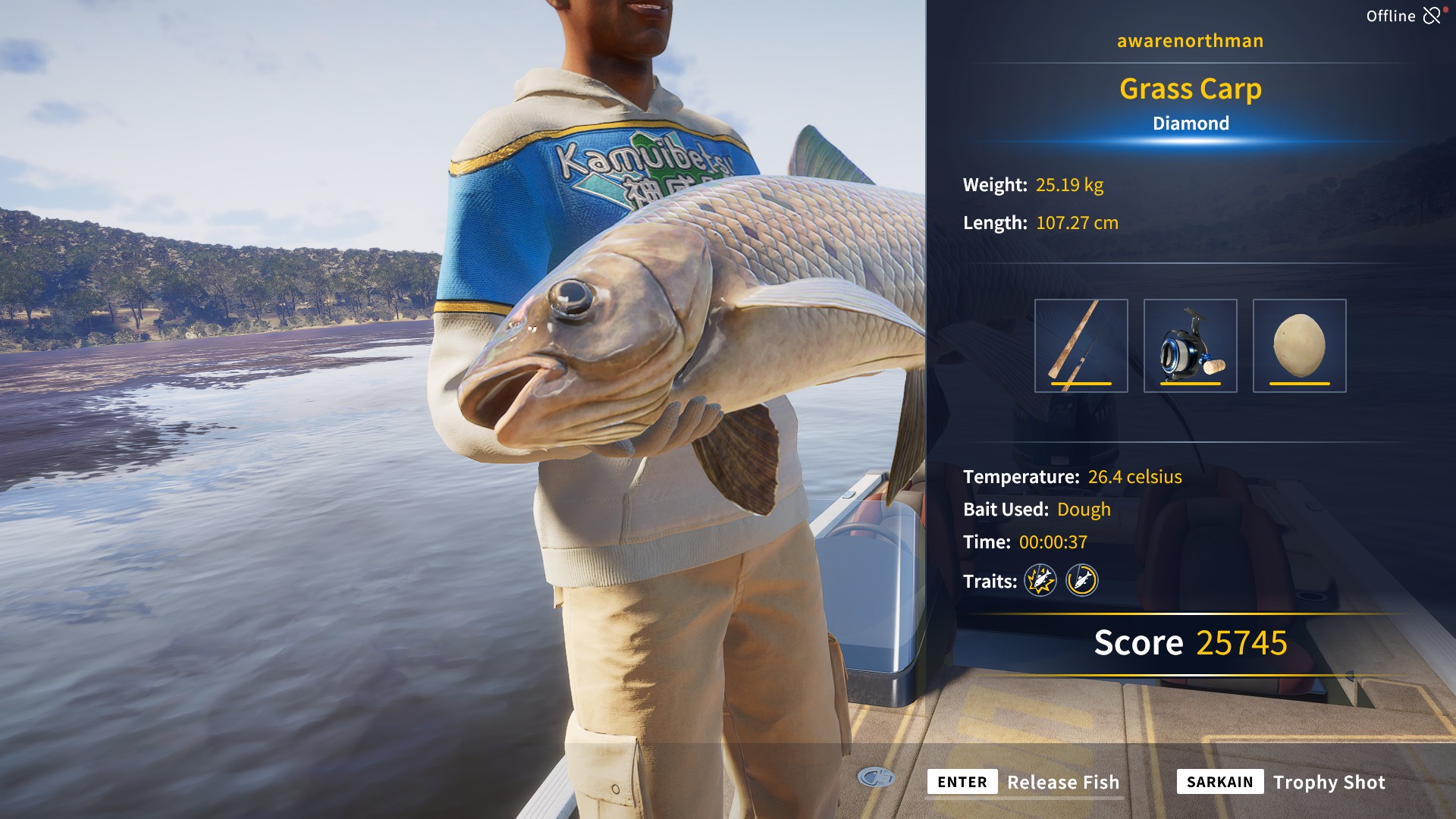The height and width of the screenshot is (819, 1456).
Task: Open the awarenorthman player name menu
Action: [x=1189, y=41]
